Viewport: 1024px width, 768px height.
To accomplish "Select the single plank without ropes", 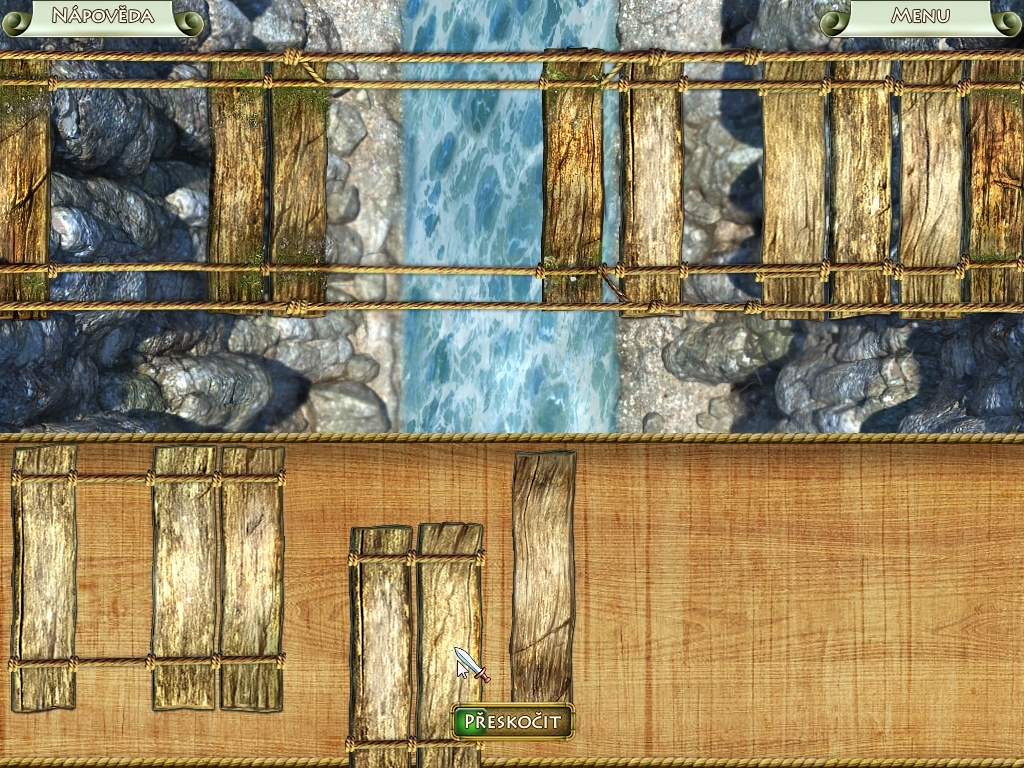I will (543, 575).
